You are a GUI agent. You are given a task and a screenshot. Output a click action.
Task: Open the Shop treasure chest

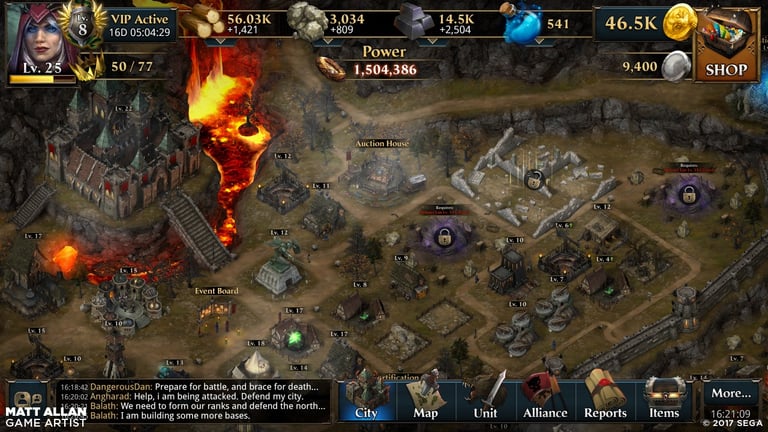pos(726,44)
